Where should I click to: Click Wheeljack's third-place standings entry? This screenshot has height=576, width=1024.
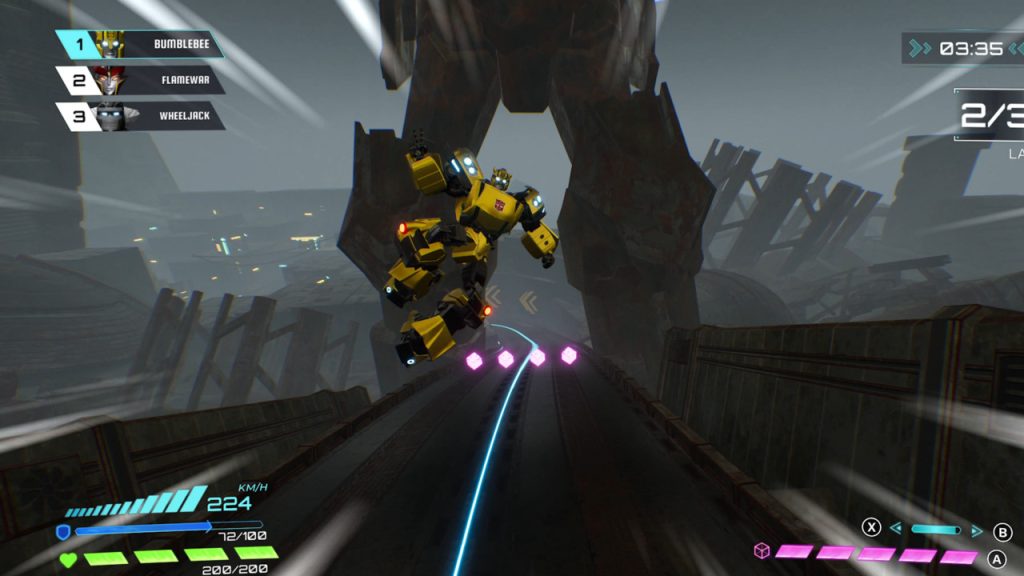click(140, 116)
